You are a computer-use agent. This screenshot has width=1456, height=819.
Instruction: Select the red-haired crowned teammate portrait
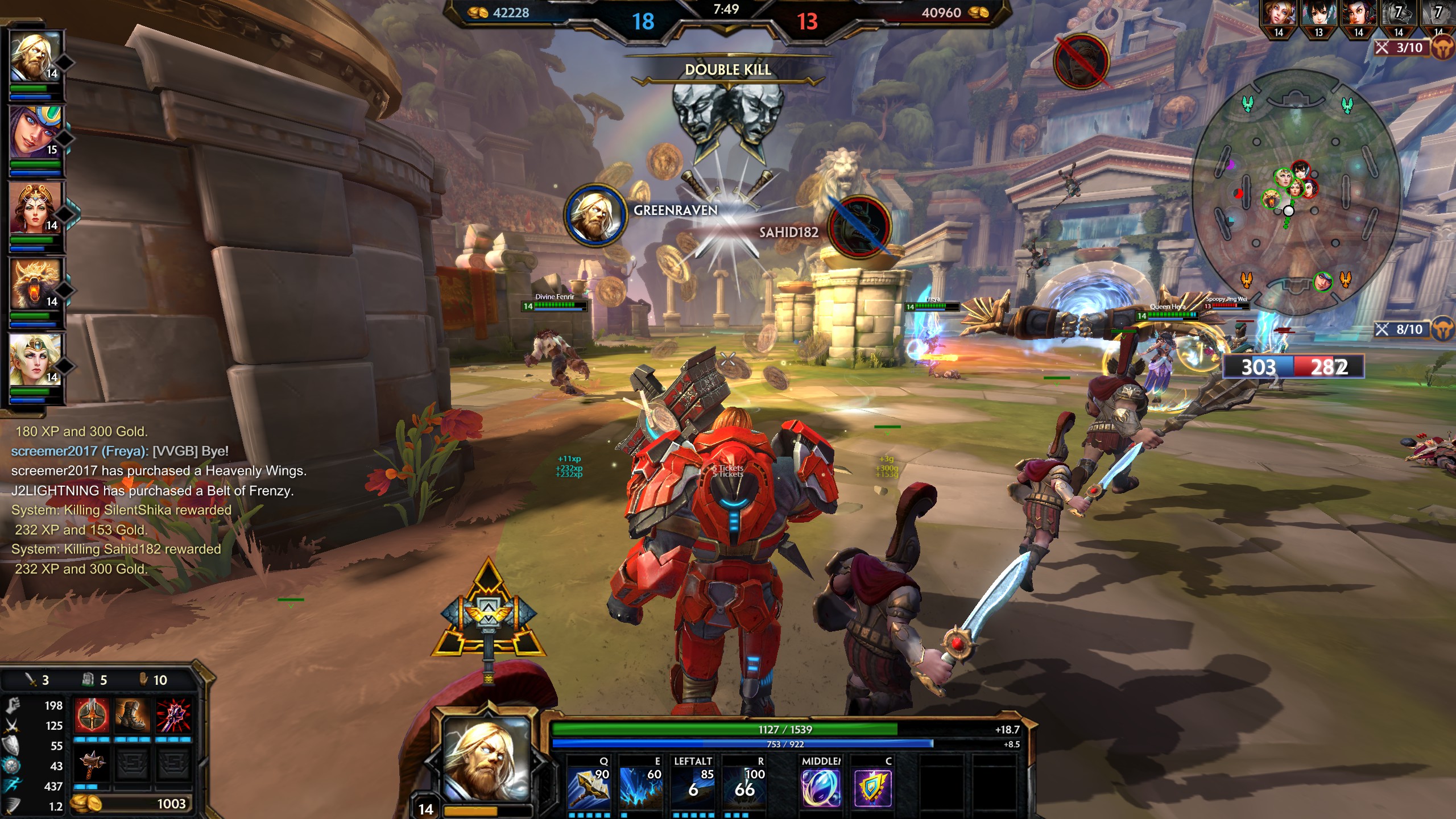coord(35,209)
